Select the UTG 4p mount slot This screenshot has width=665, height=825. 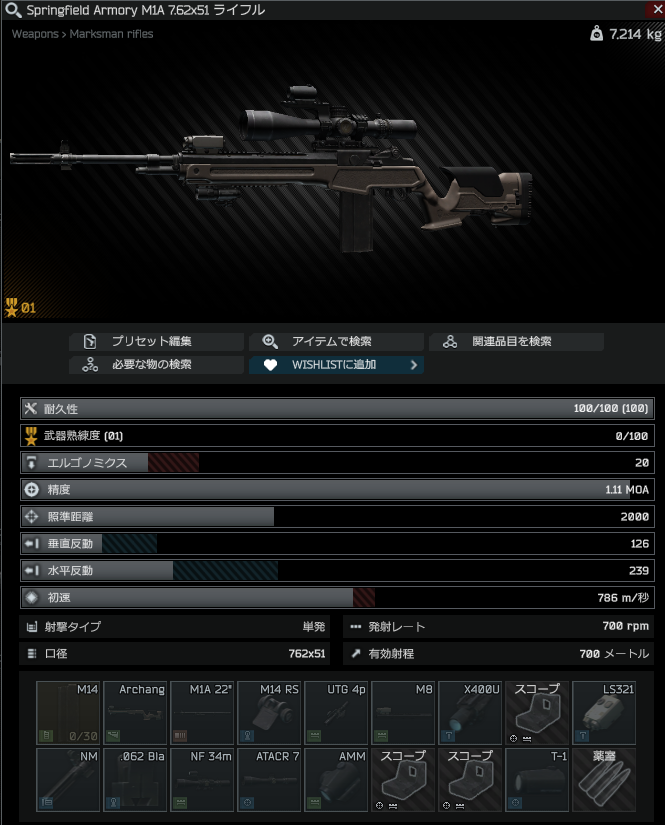tap(336, 712)
